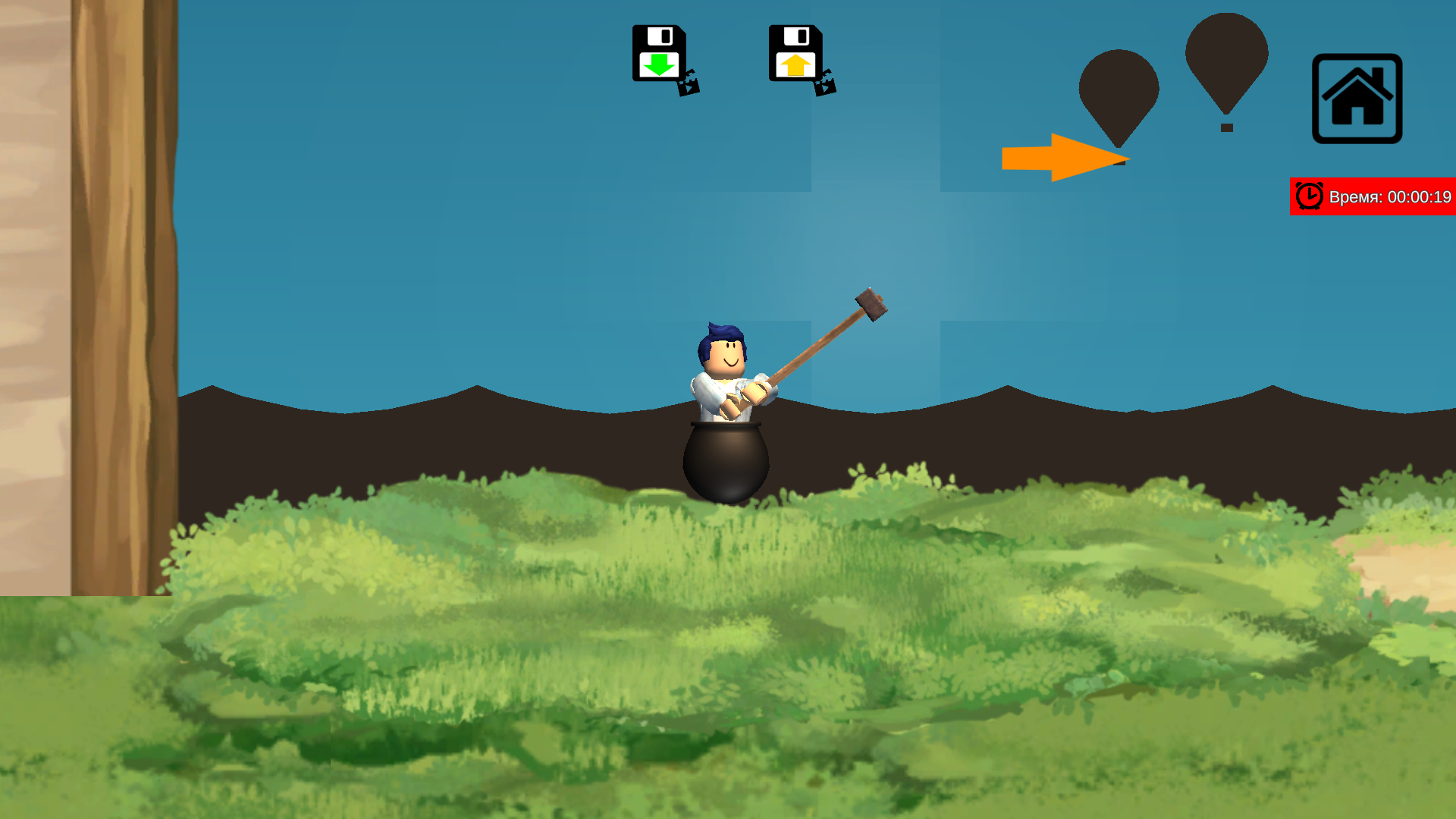Click the alarm clock icon in the timer bar
This screenshot has height=819, width=1456.
[x=1309, y=196]
